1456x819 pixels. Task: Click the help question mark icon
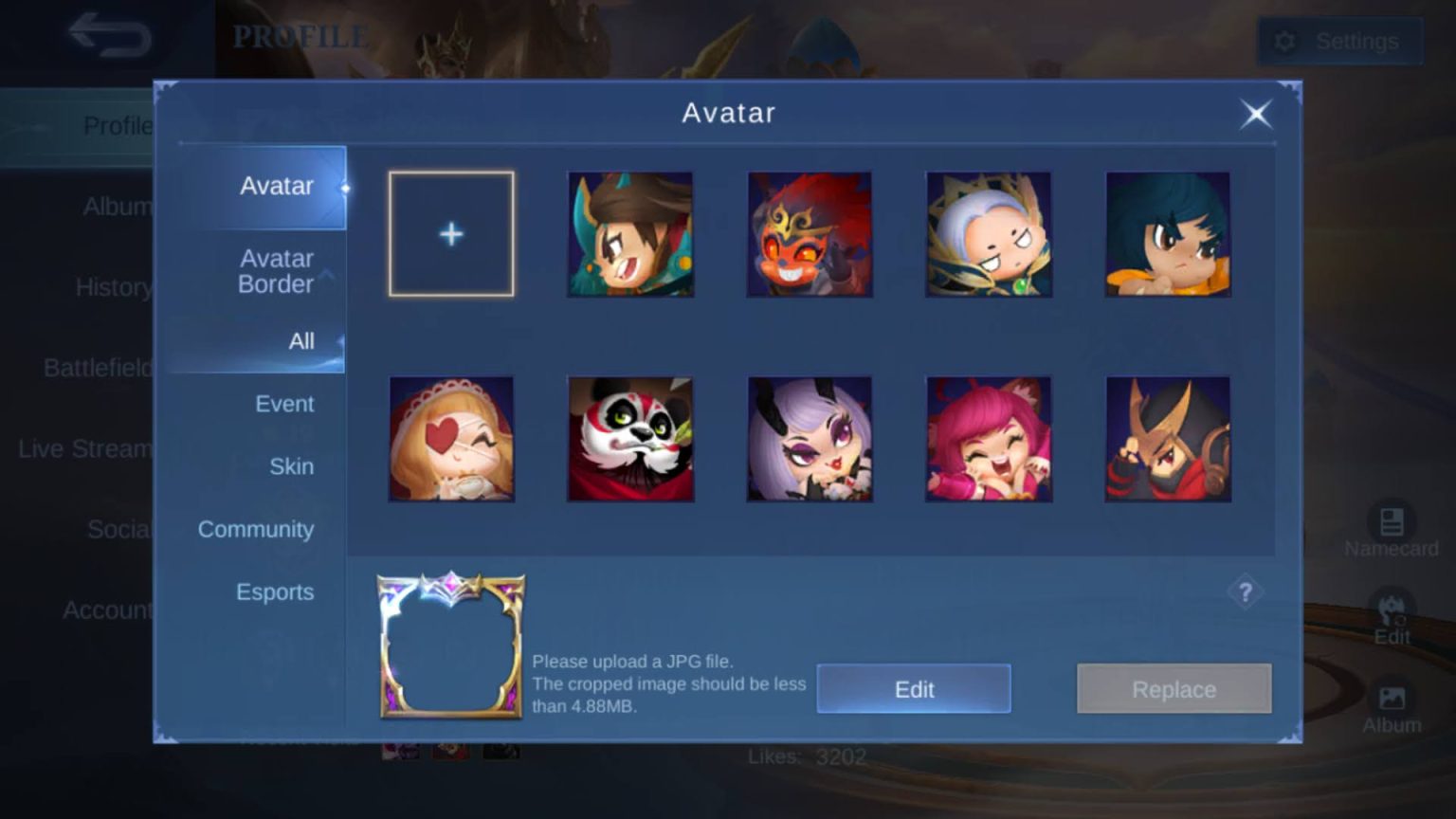coord(1247,591)
